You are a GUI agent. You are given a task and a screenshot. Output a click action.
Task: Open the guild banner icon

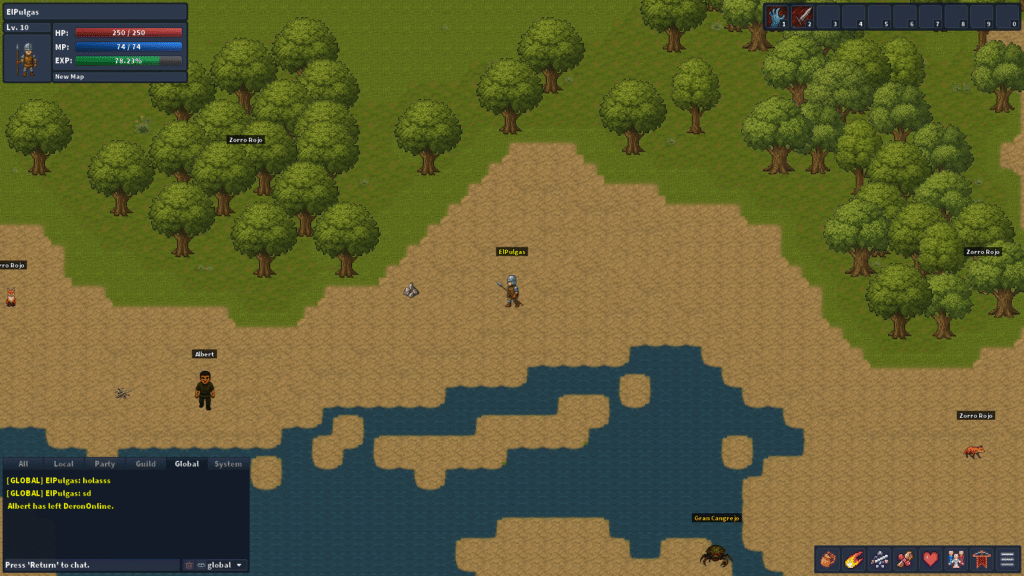tap(982, 559)
